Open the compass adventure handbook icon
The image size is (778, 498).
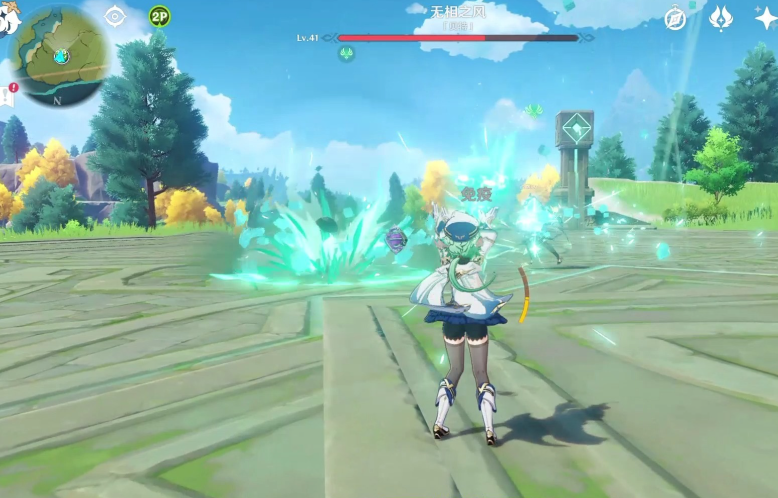[676, 18]
